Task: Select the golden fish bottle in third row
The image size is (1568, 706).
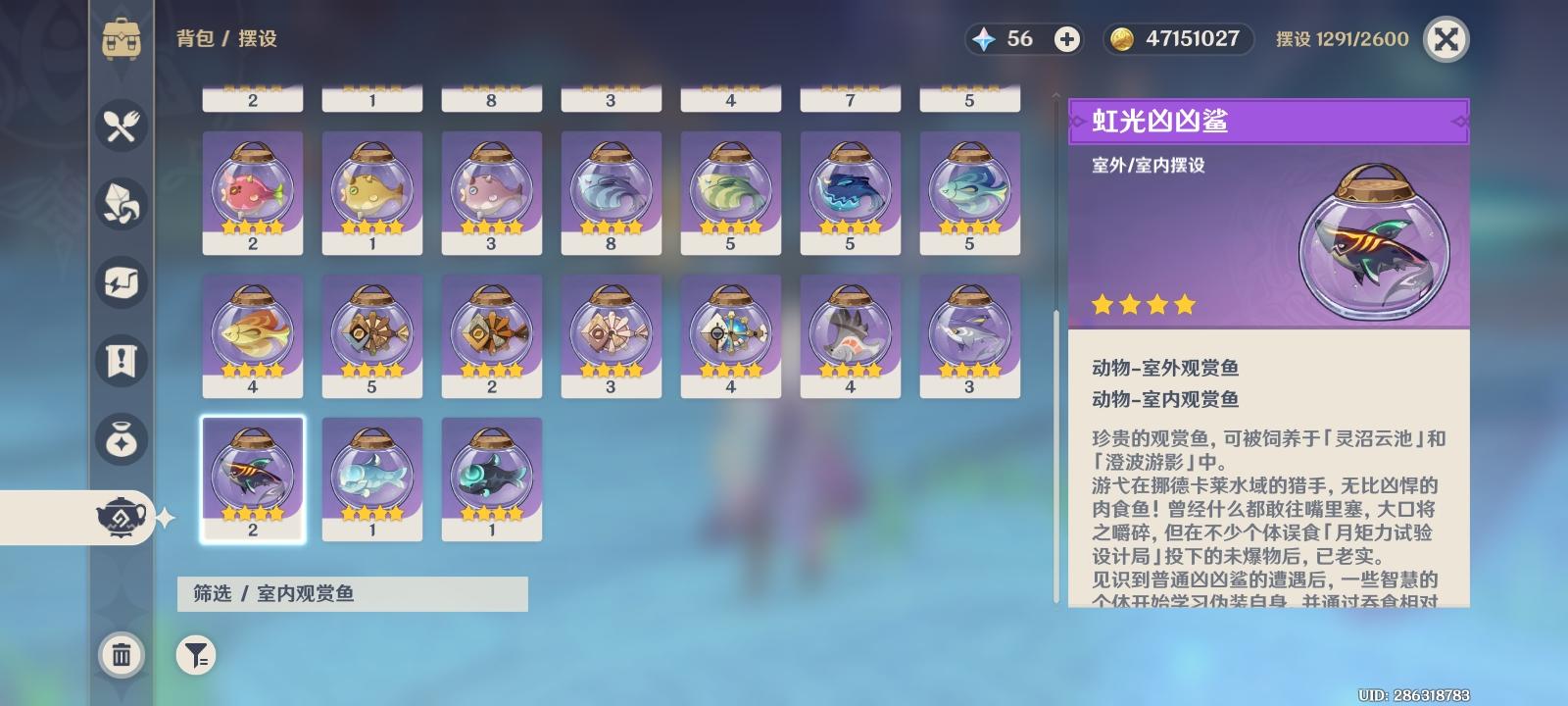Action: (x=252, y=336)
